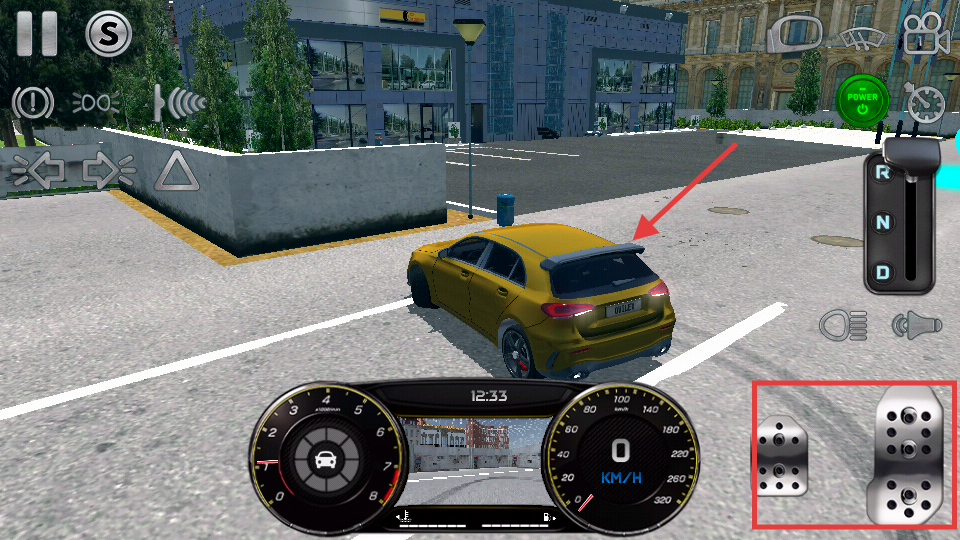
Task: Tap the round S button
Action: click(x=109, y=34)
